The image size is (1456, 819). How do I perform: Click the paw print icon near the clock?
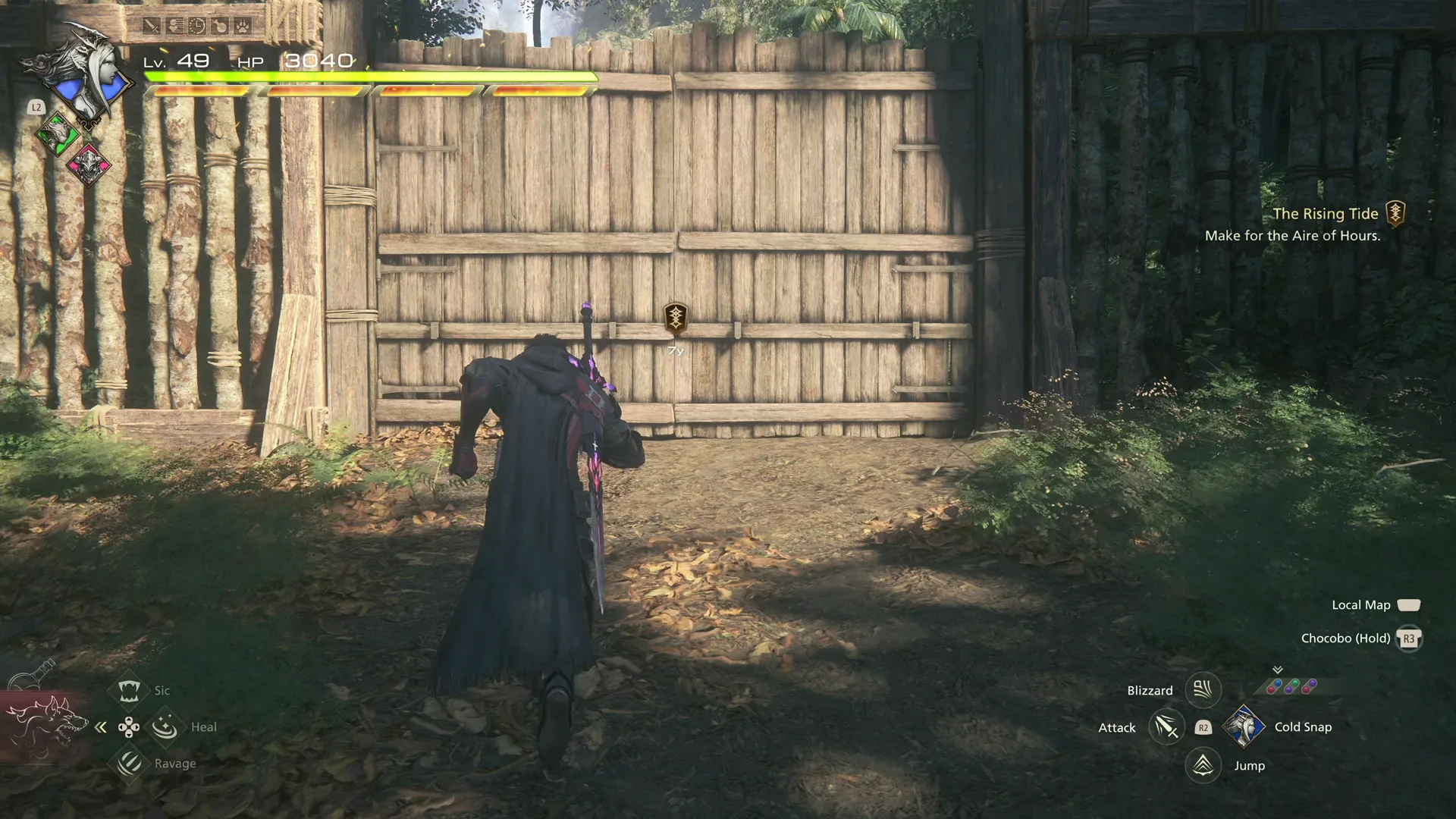pos(241,24)
